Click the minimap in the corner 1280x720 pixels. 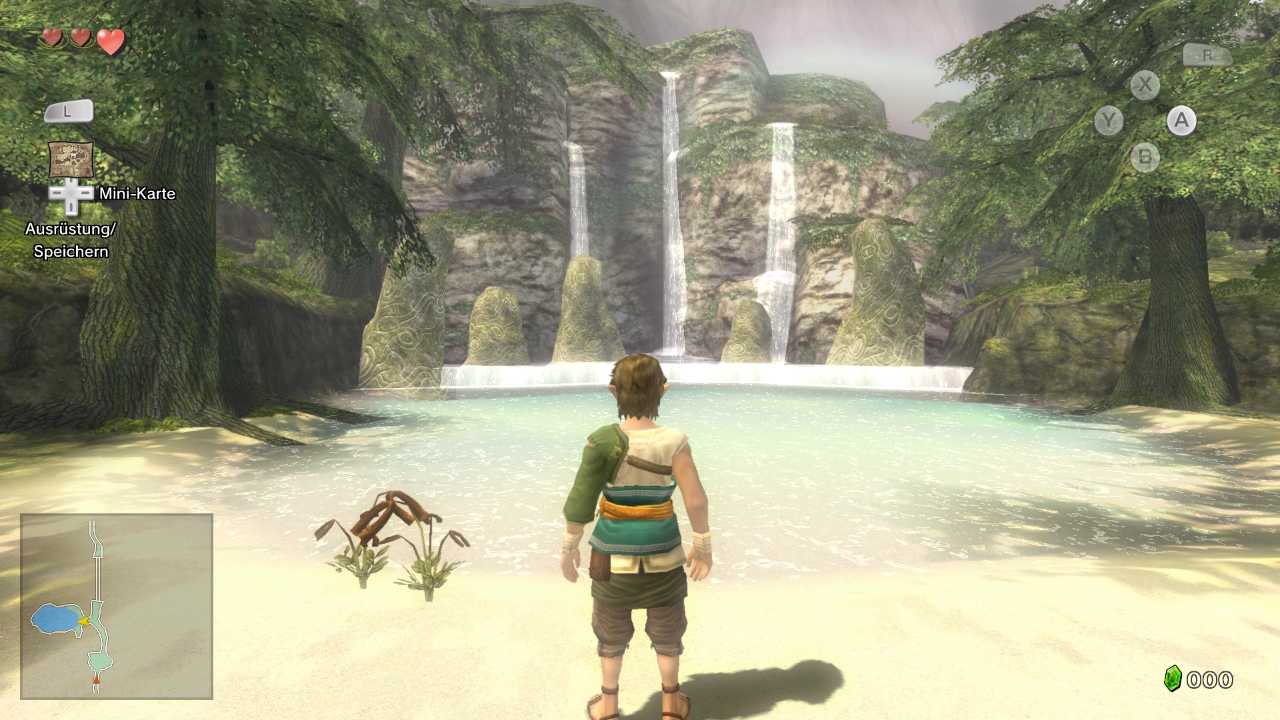(116, 605)
